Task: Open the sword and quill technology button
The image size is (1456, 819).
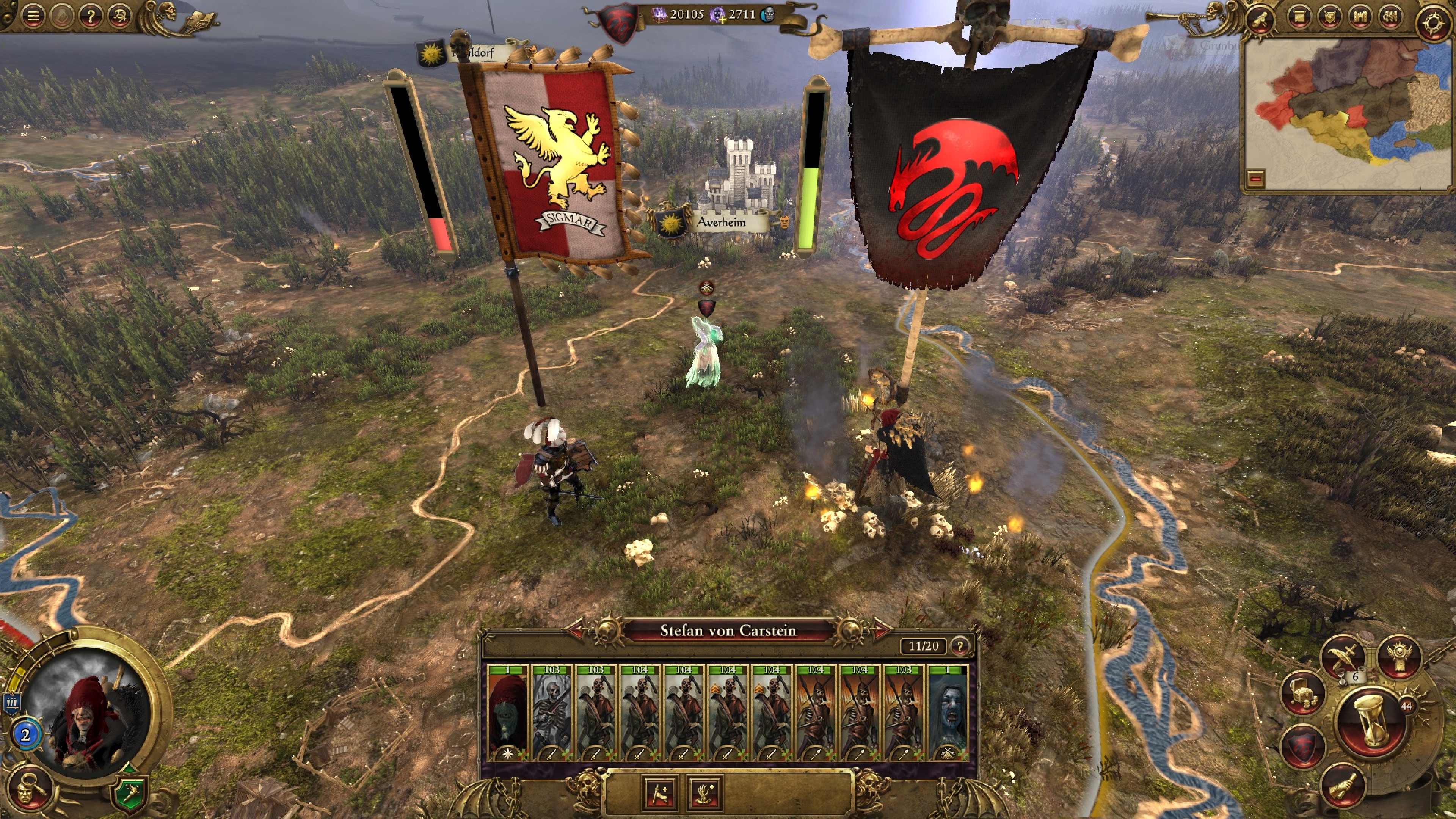Action: point(1343,656)
